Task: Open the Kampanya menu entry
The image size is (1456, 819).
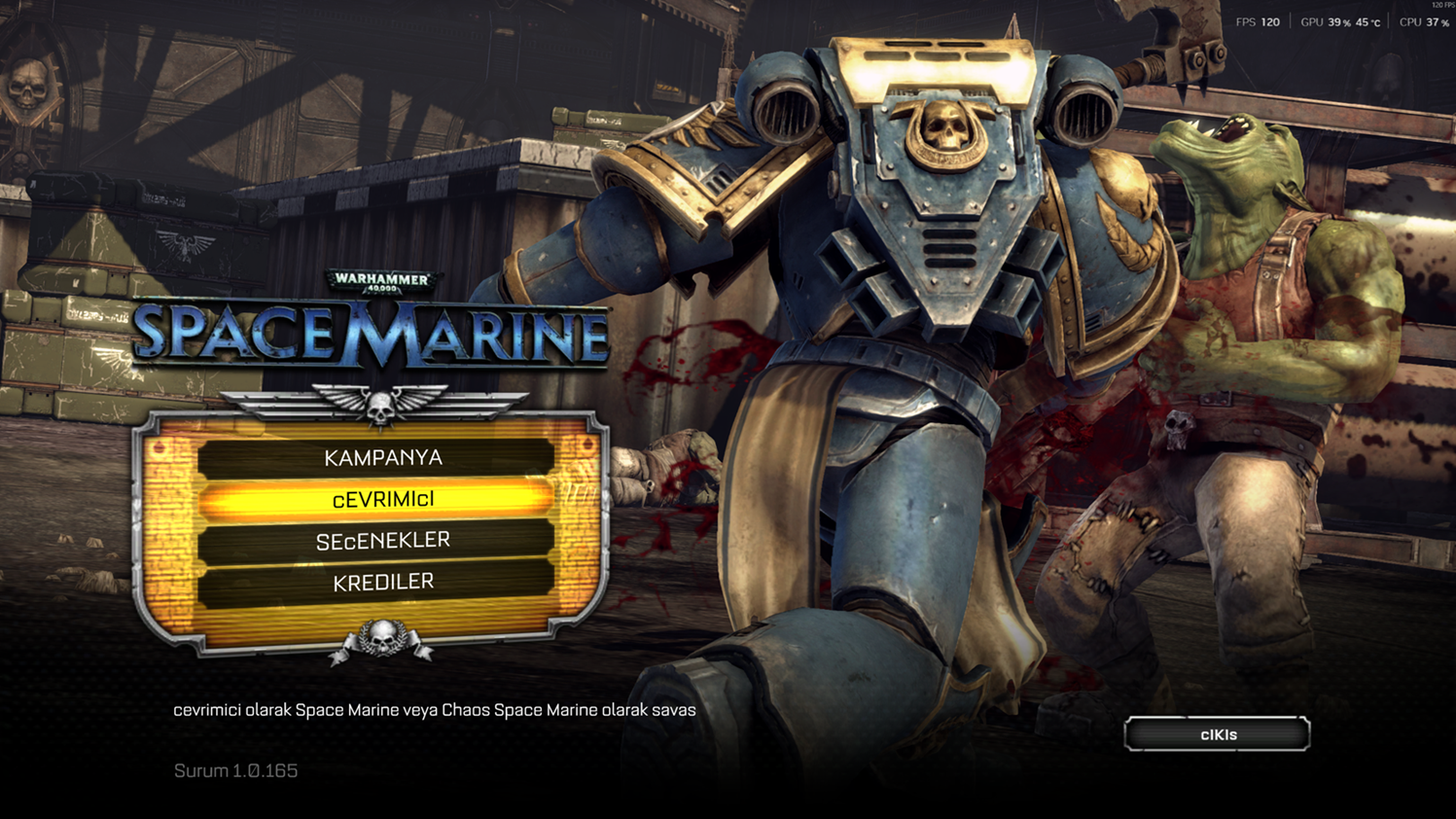Action: click(382, 458)
